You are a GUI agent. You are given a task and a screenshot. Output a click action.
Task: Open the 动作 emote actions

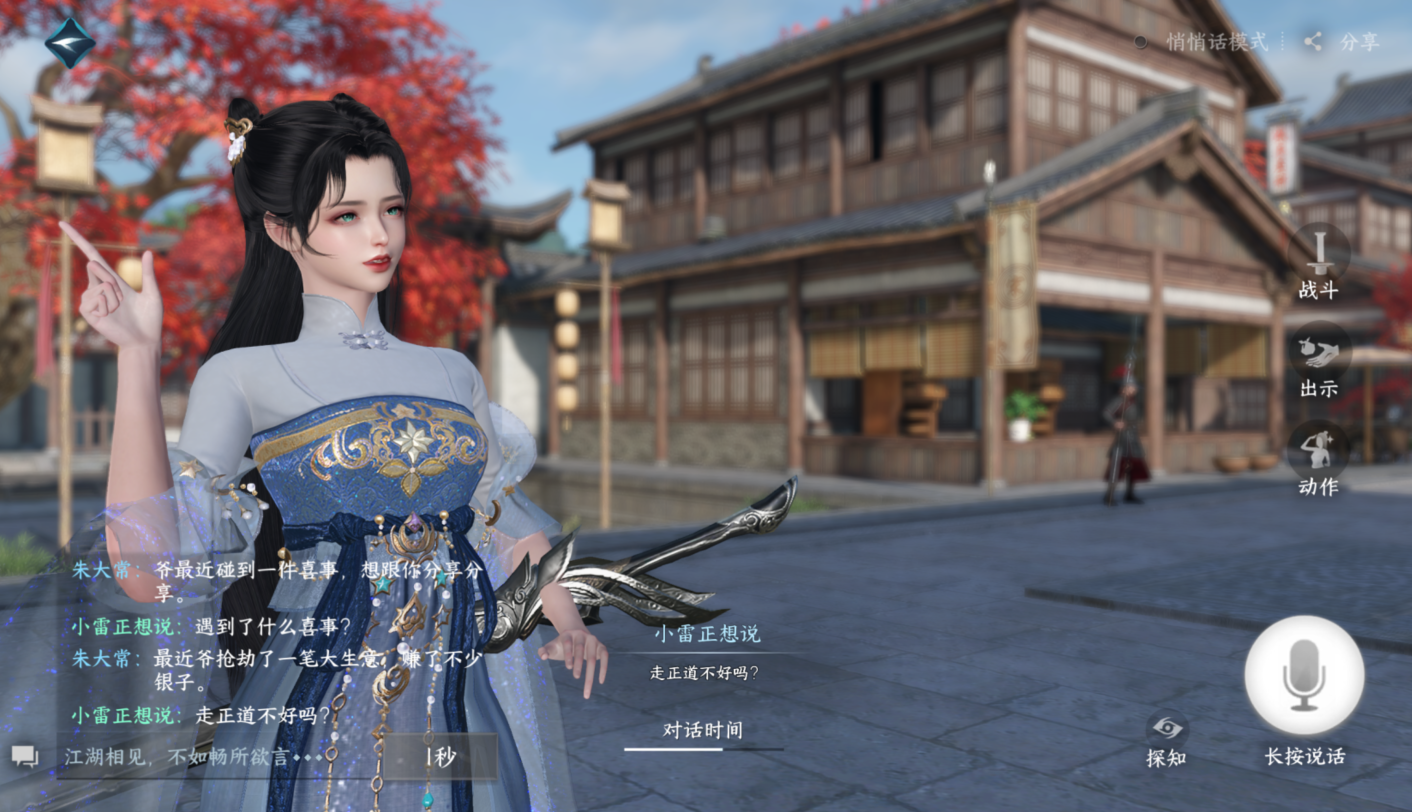(x=1319, y=449)
